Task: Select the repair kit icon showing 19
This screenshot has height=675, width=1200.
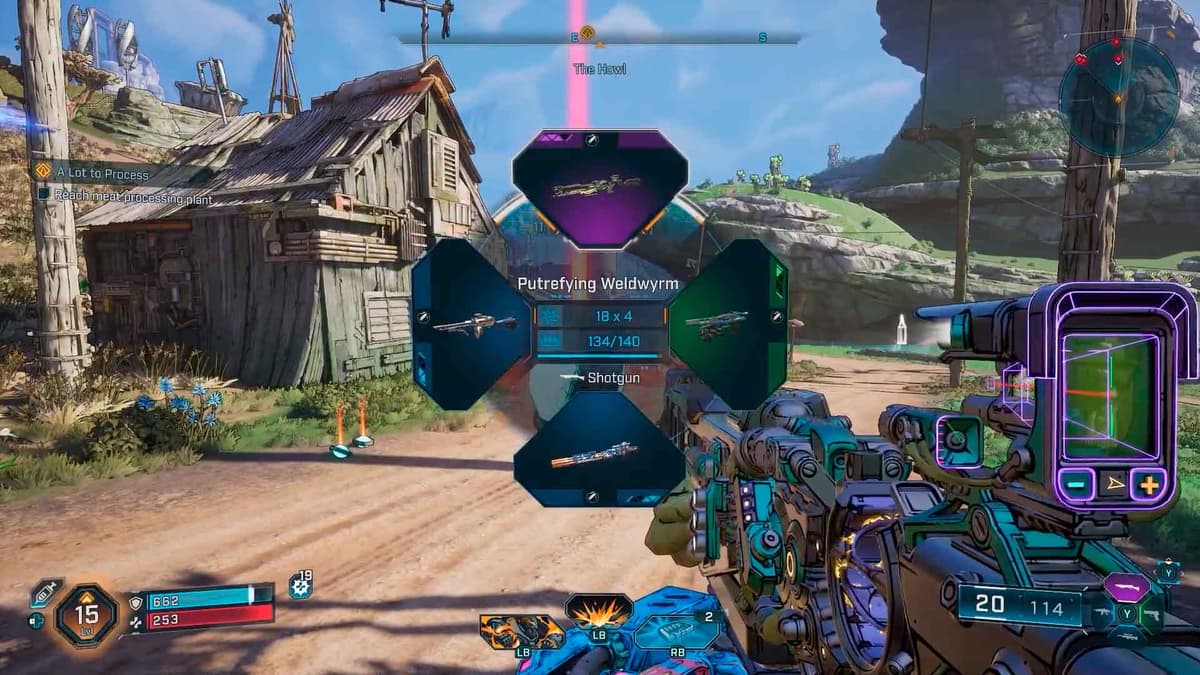Action: (x=300, y=586)
